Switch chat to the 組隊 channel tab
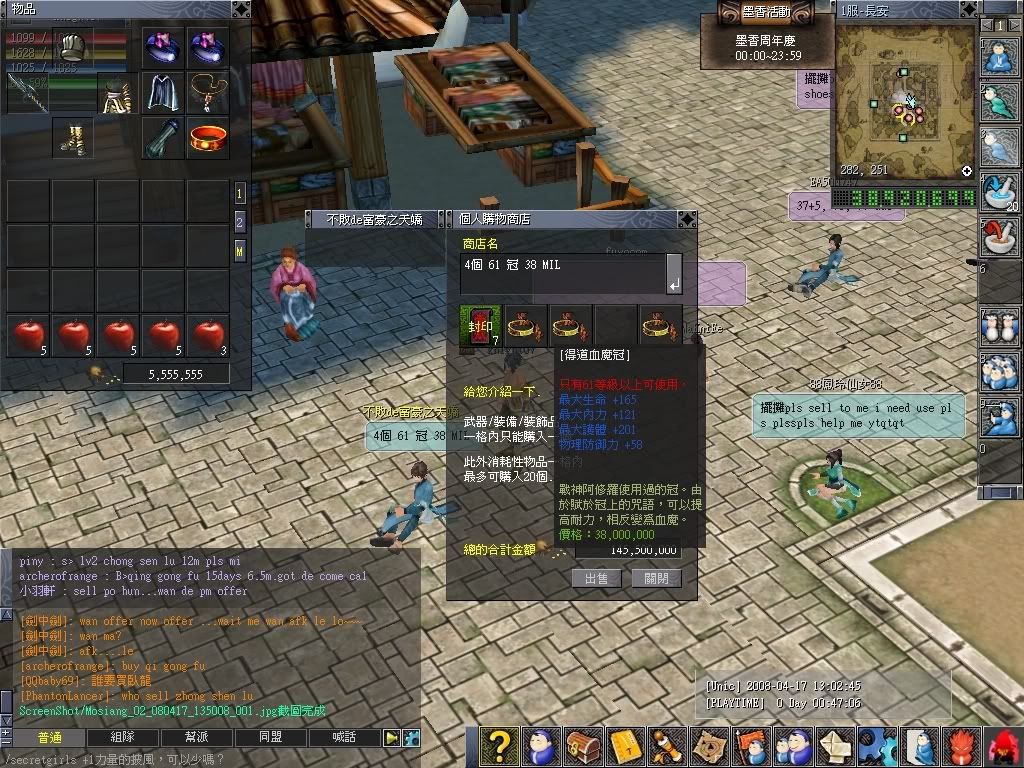The height and width of the screenshot is (768, 1024). 123,738
